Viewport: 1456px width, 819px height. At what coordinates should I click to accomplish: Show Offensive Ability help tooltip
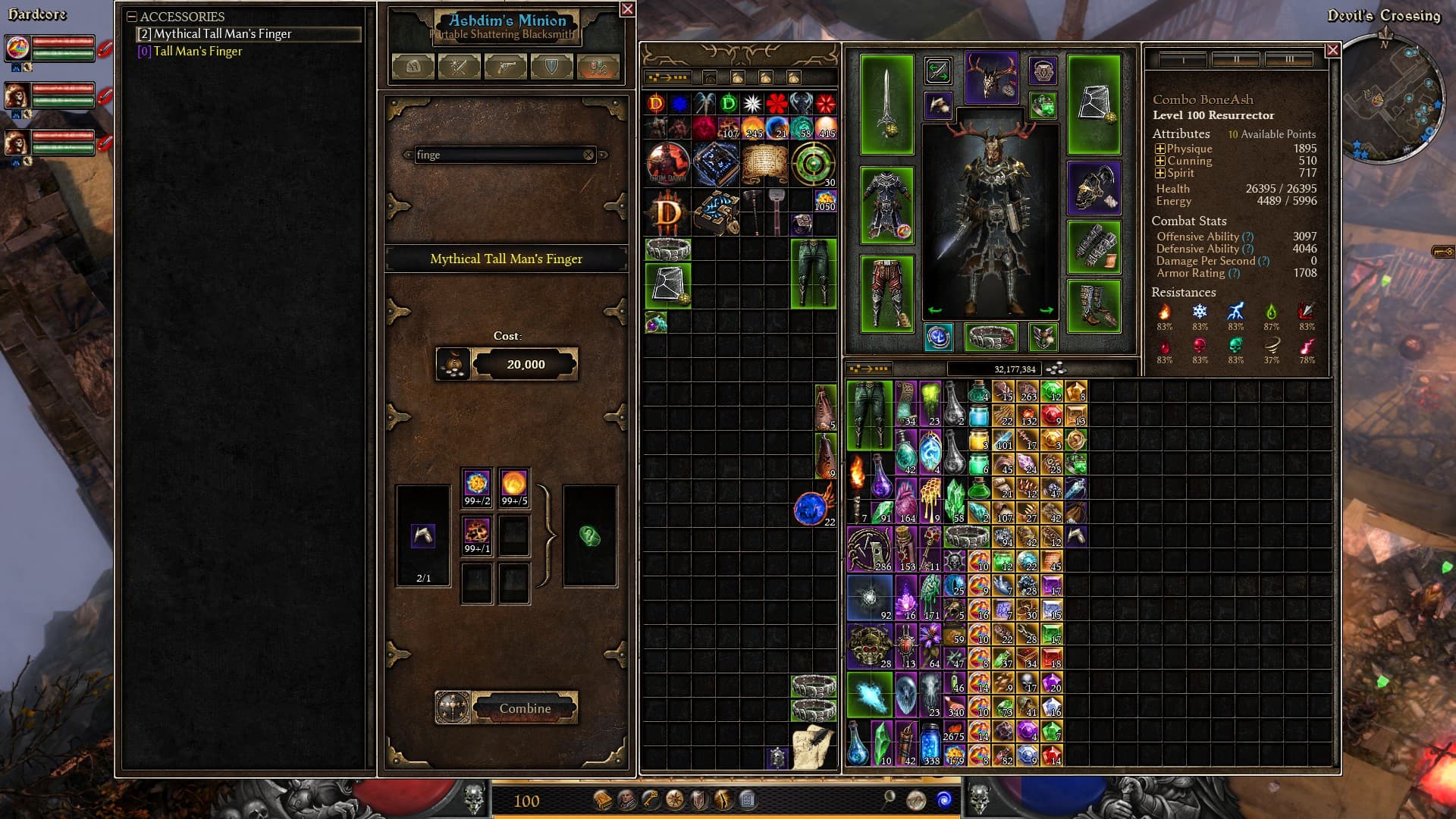click(1247, 237)
